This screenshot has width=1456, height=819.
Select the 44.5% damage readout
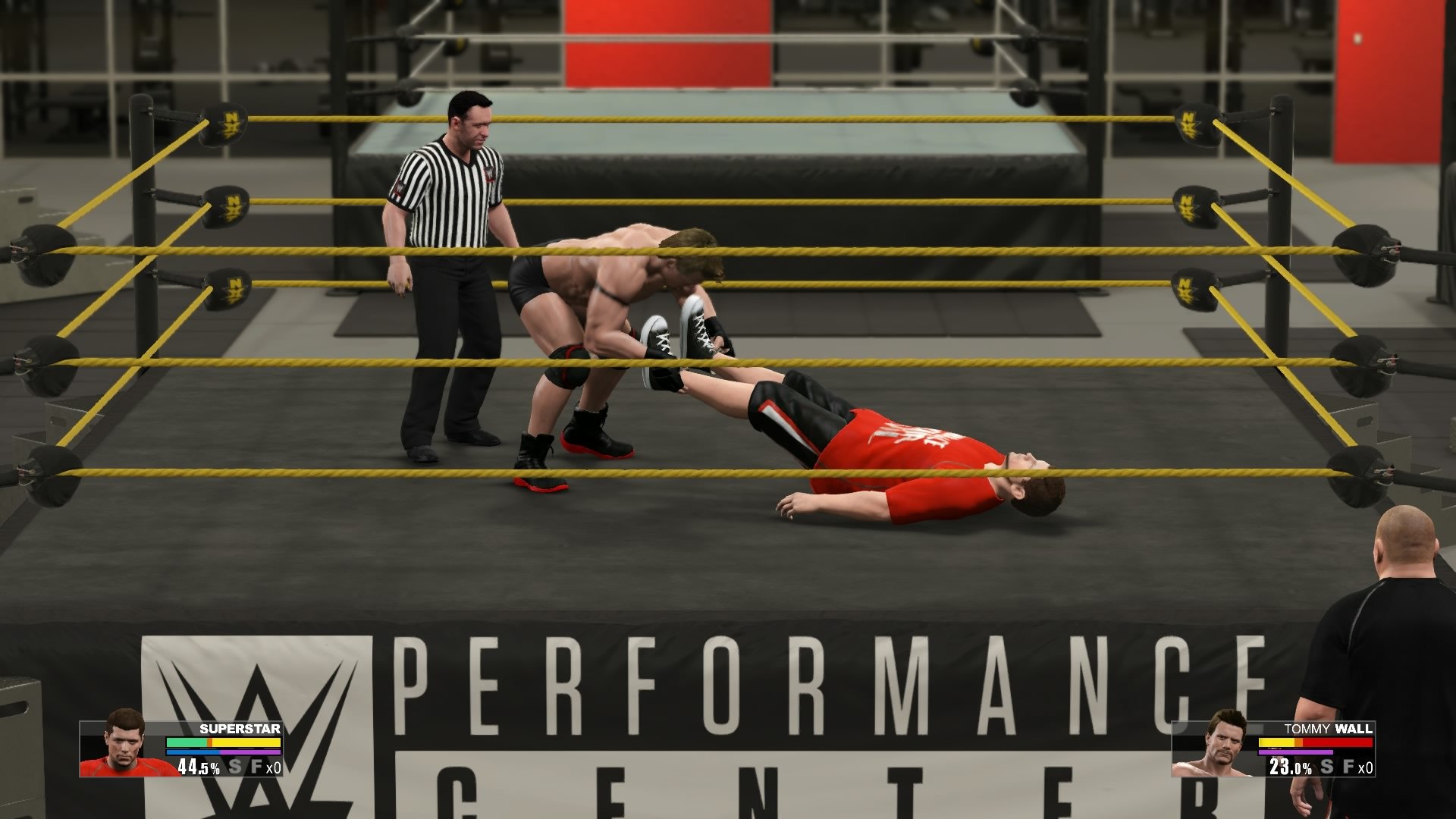[199, 768]
